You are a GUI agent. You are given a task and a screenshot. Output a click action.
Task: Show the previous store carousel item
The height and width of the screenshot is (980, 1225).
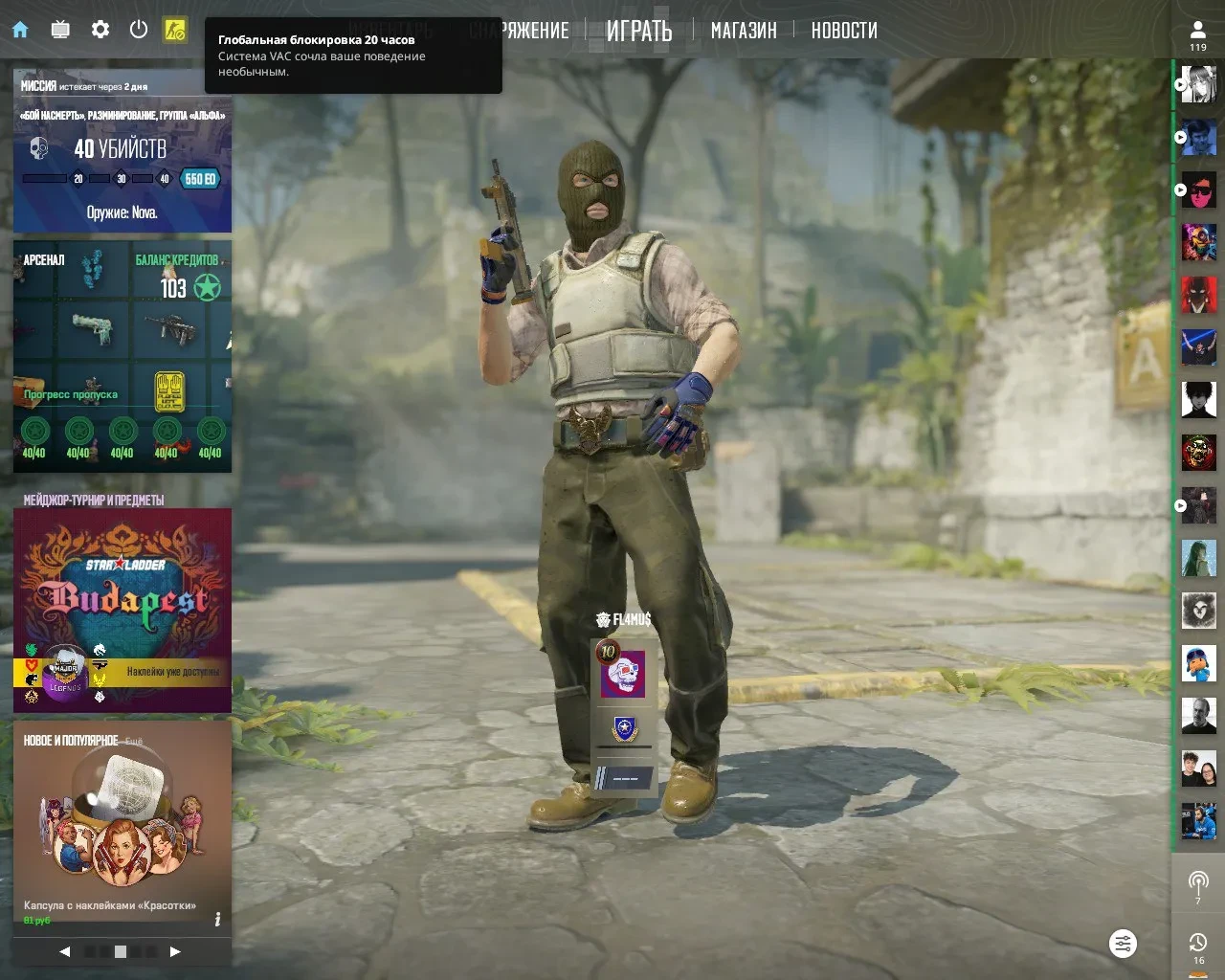[x=65, y=951]
